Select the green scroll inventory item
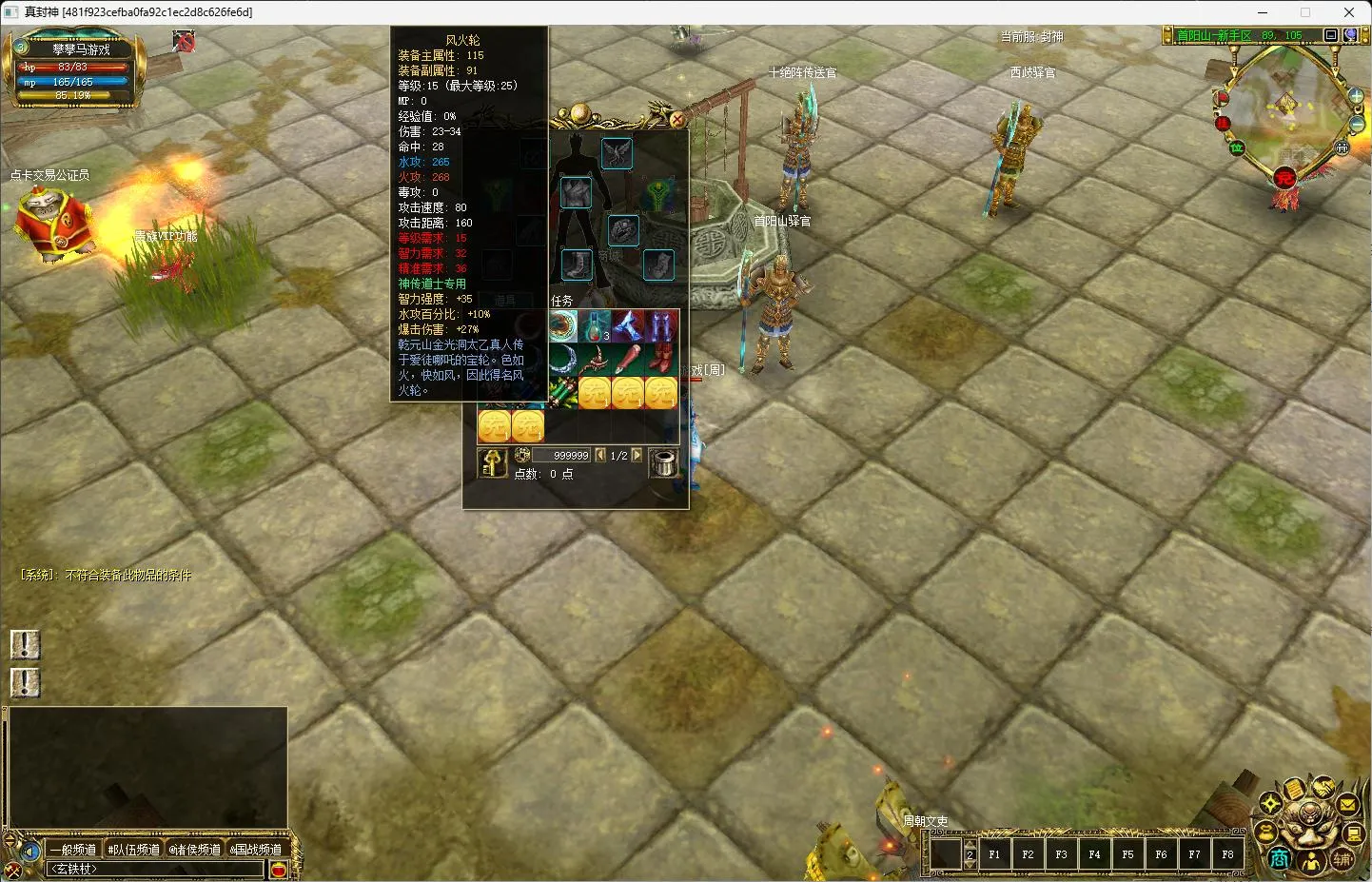Screen dimensions: 1372x882 pos(563,391)
